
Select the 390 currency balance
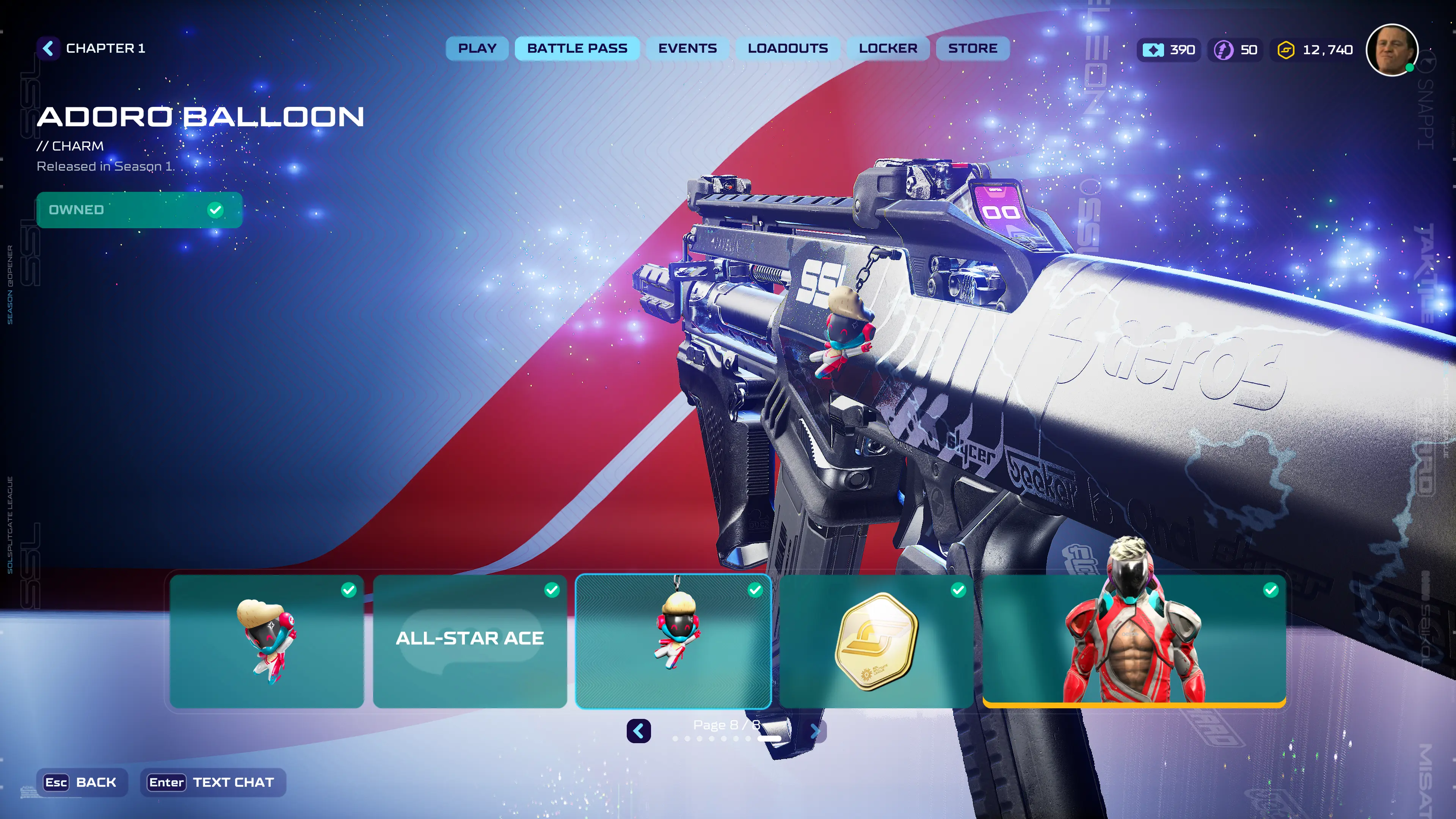click(1168, 50)
